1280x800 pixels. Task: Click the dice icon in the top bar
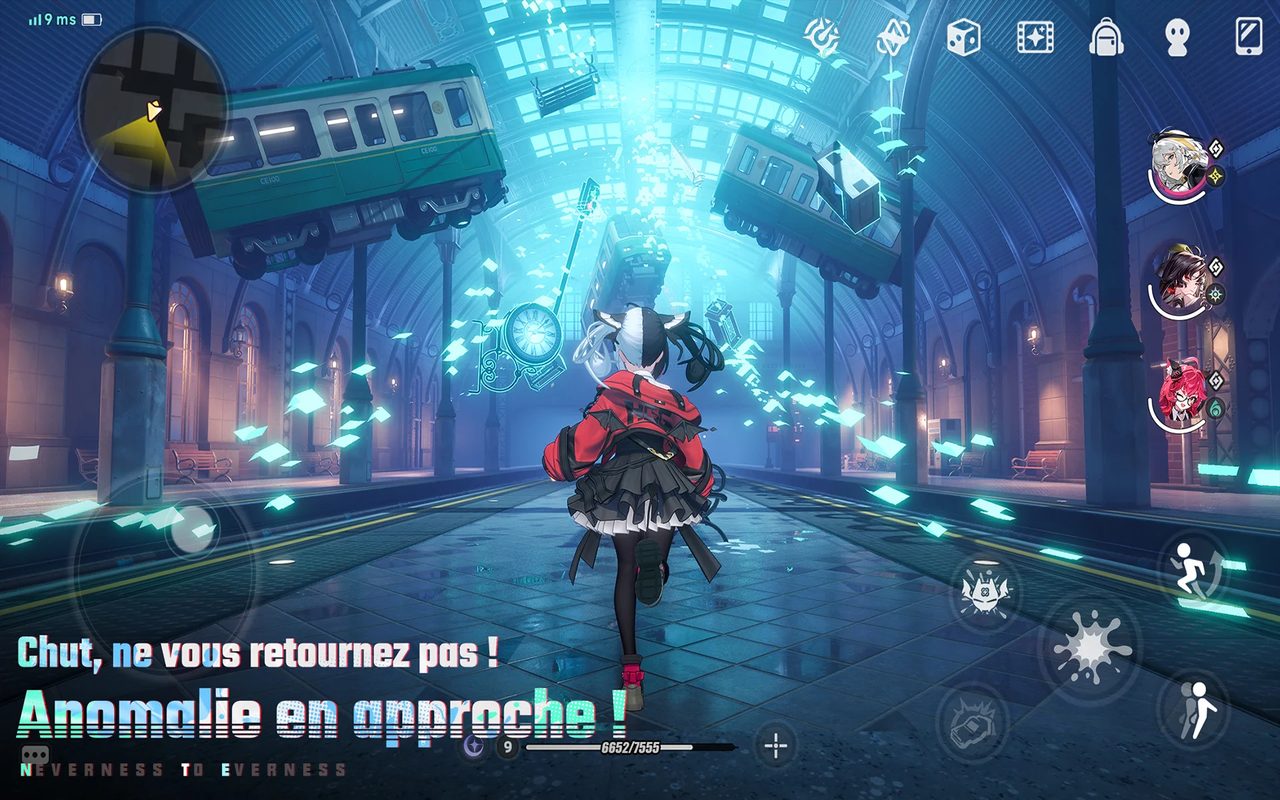coord(964,38)
